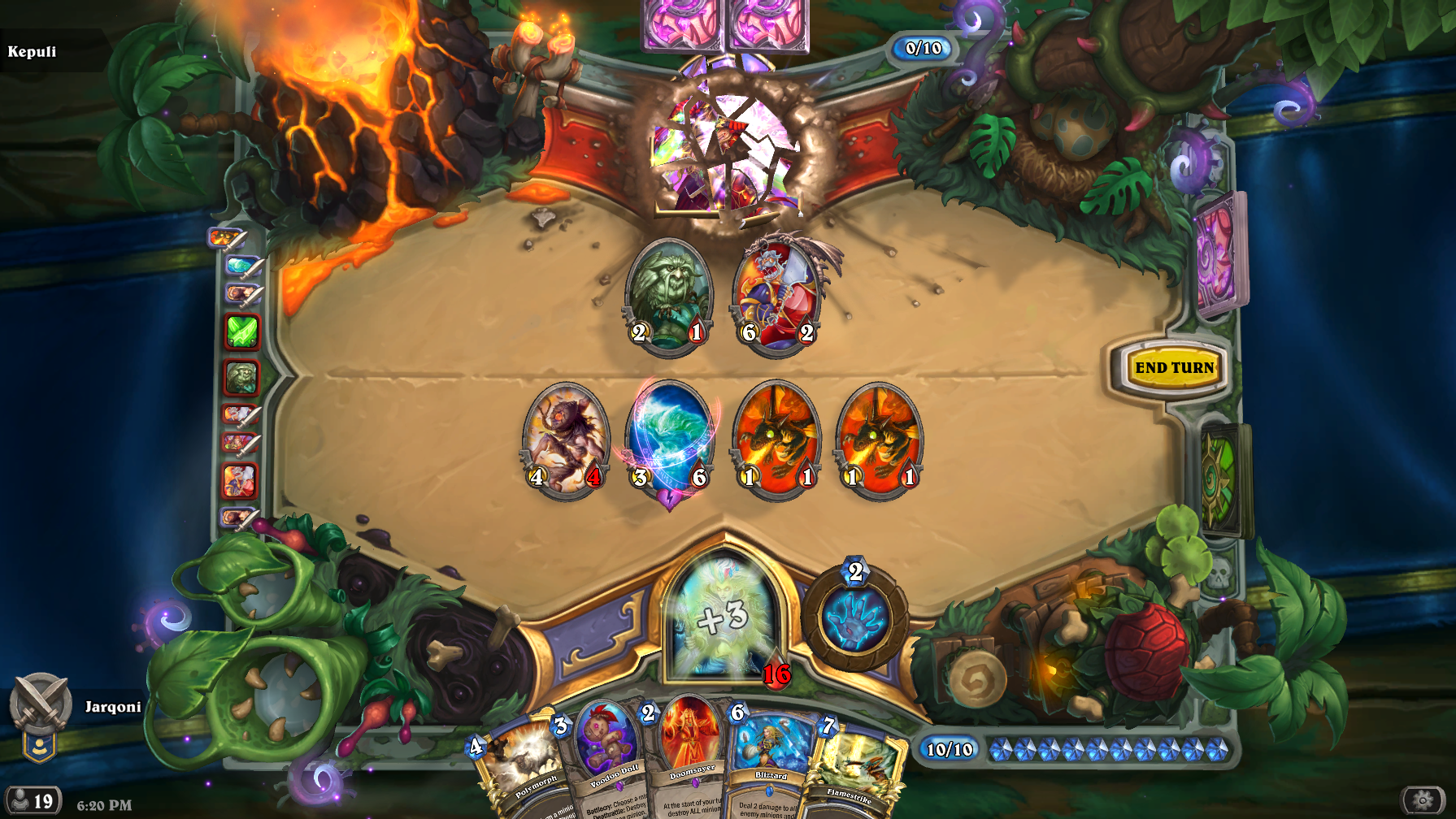Open the settings gear menu
This screenshot has width=1456, height=819.
(x=1423, y=800)
